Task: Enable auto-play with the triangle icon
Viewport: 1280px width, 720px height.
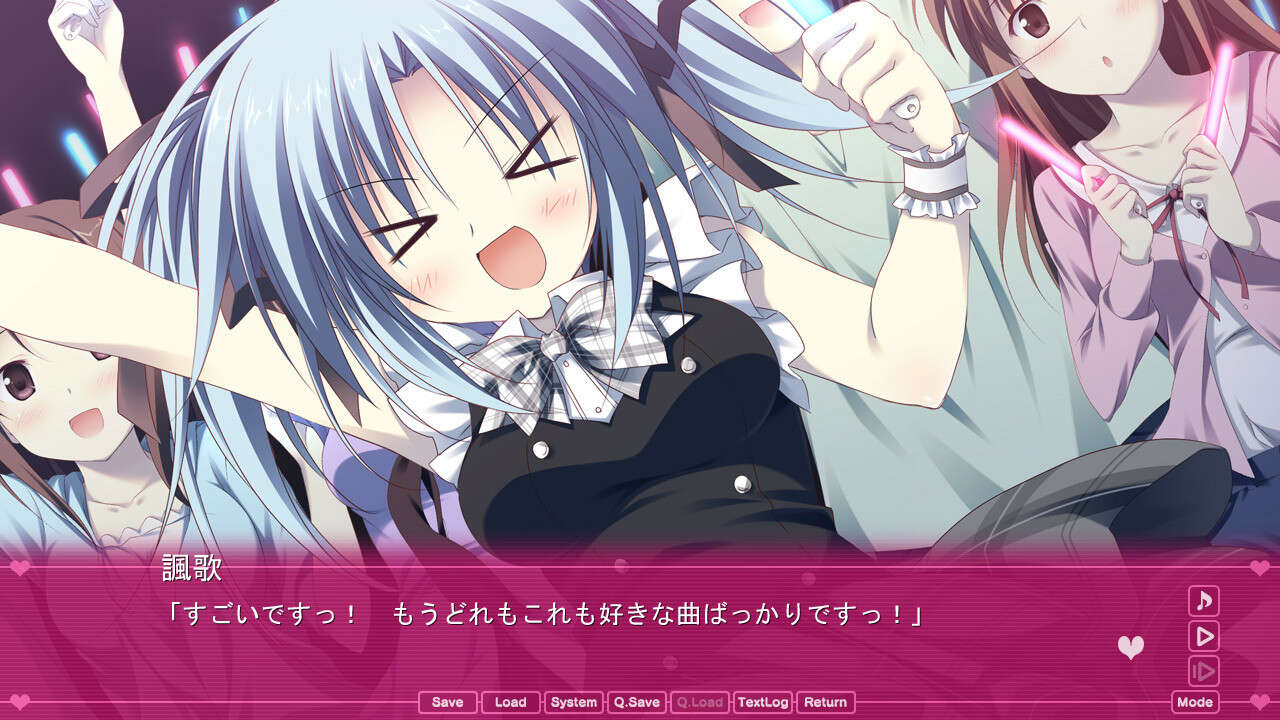Action: tap(1205, 637)
